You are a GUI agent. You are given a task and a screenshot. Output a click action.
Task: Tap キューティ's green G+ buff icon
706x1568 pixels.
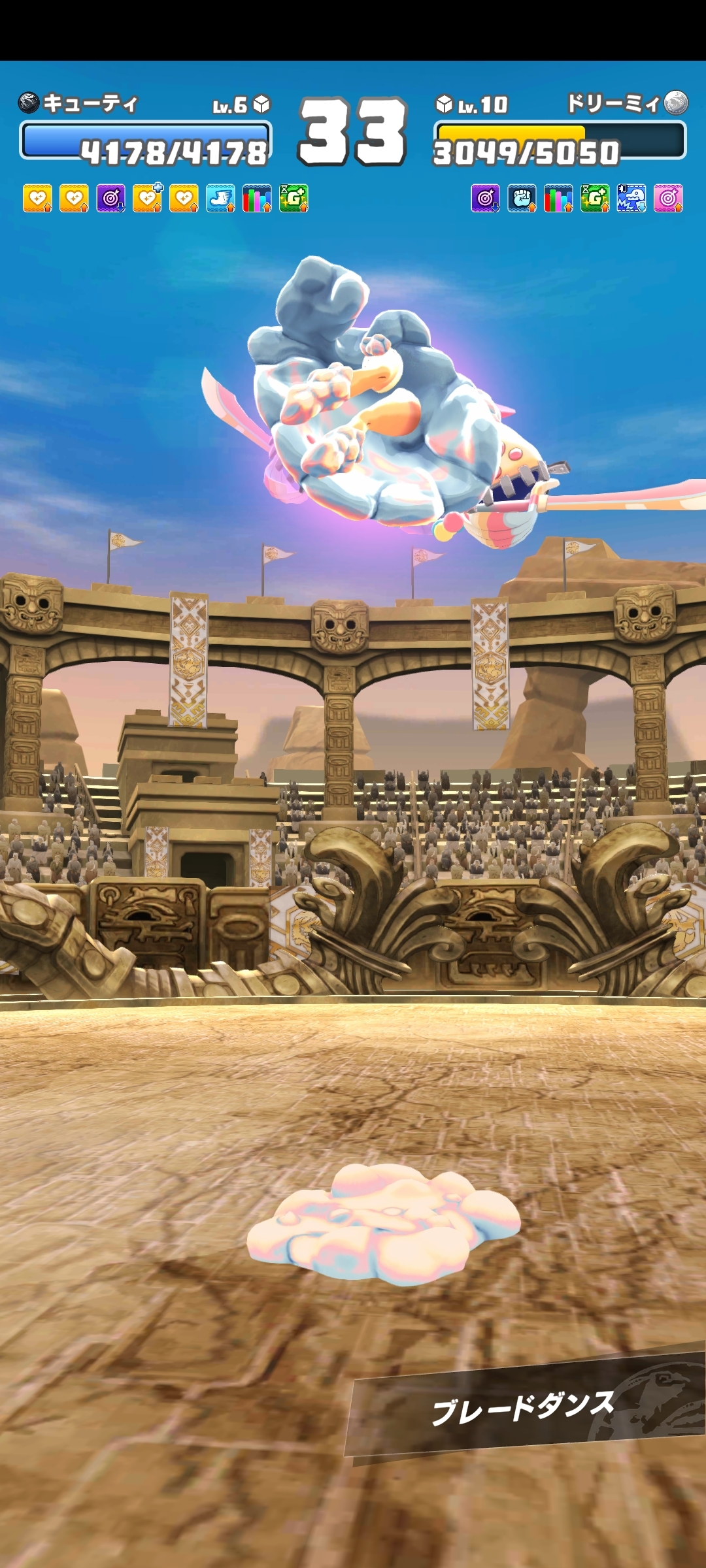(294, 199)
